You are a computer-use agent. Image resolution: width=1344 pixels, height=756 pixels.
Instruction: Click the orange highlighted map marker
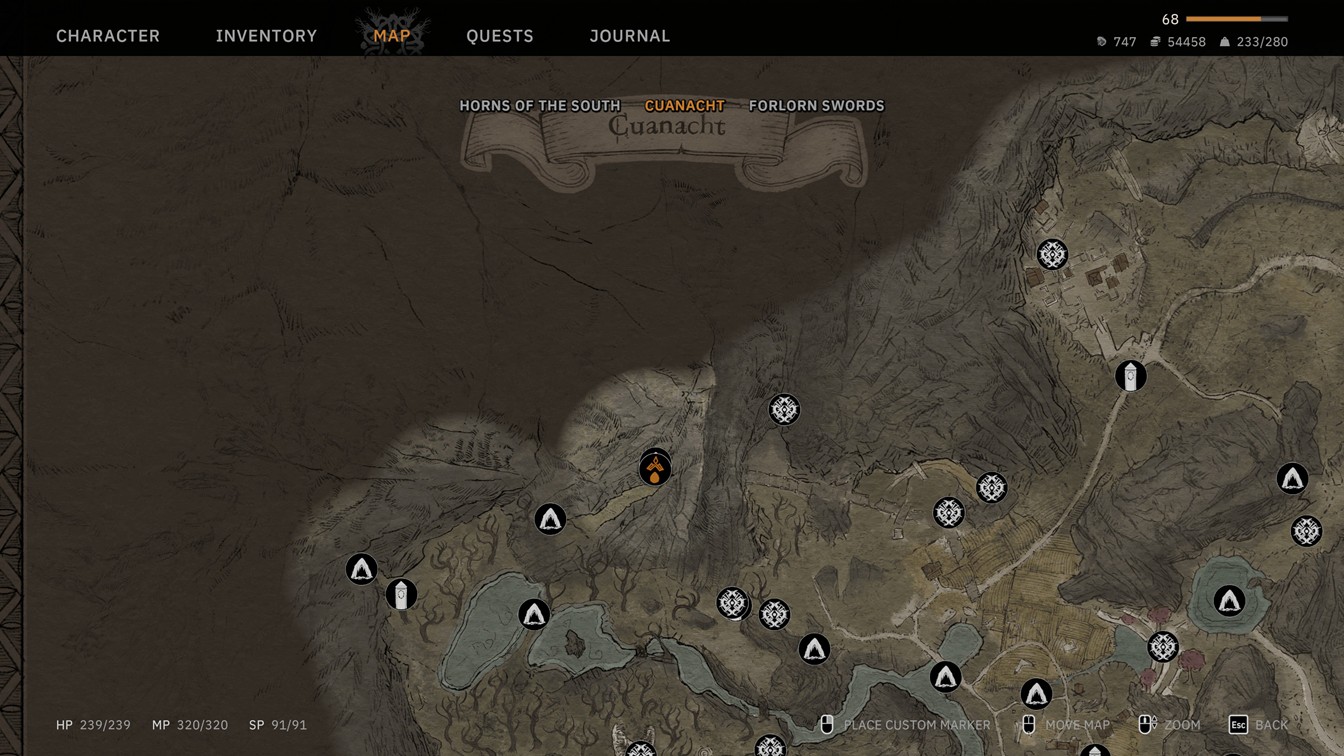[x=655, y=468]
